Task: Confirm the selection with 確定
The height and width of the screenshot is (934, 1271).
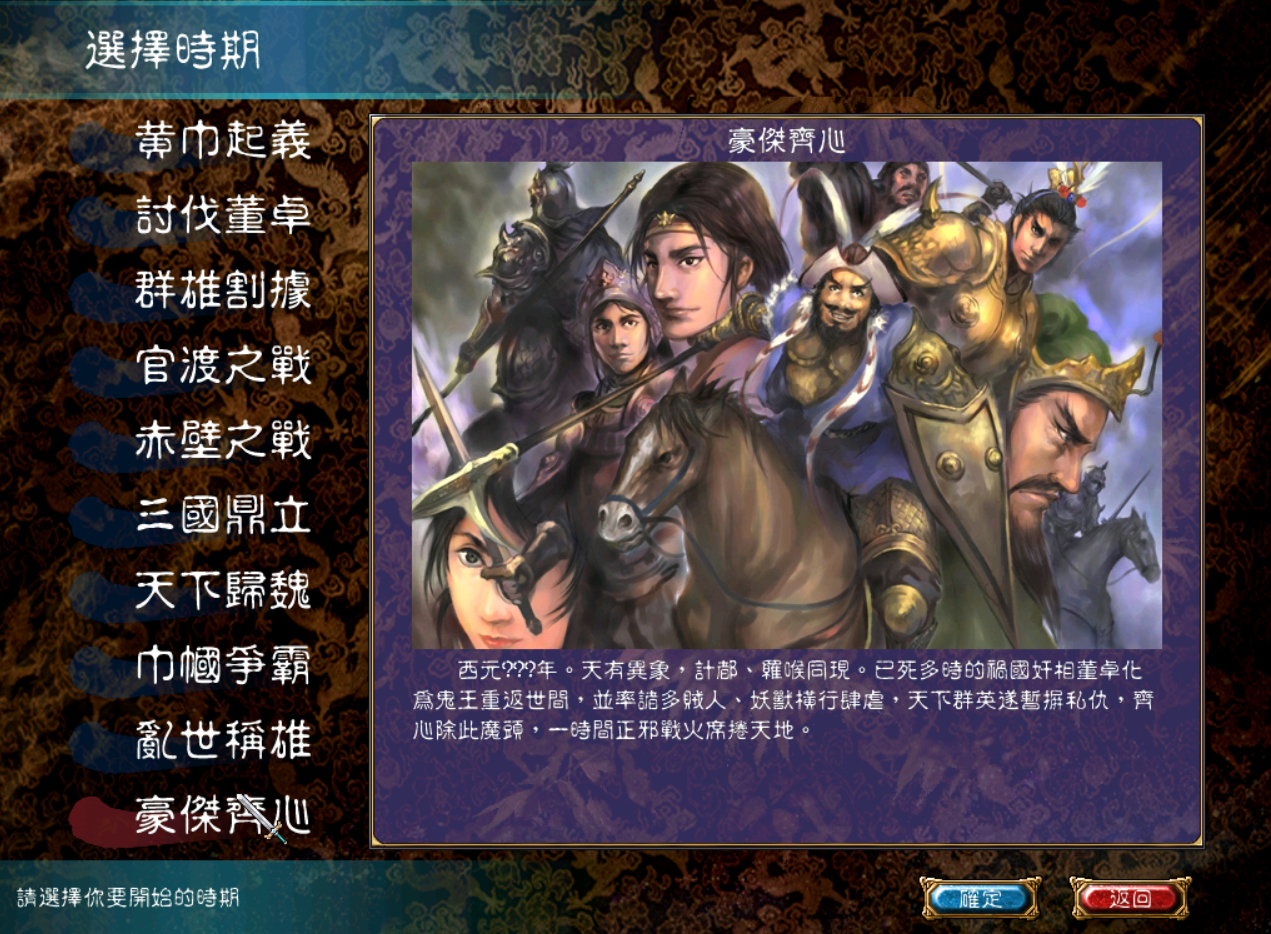Action: coord(980,898)
